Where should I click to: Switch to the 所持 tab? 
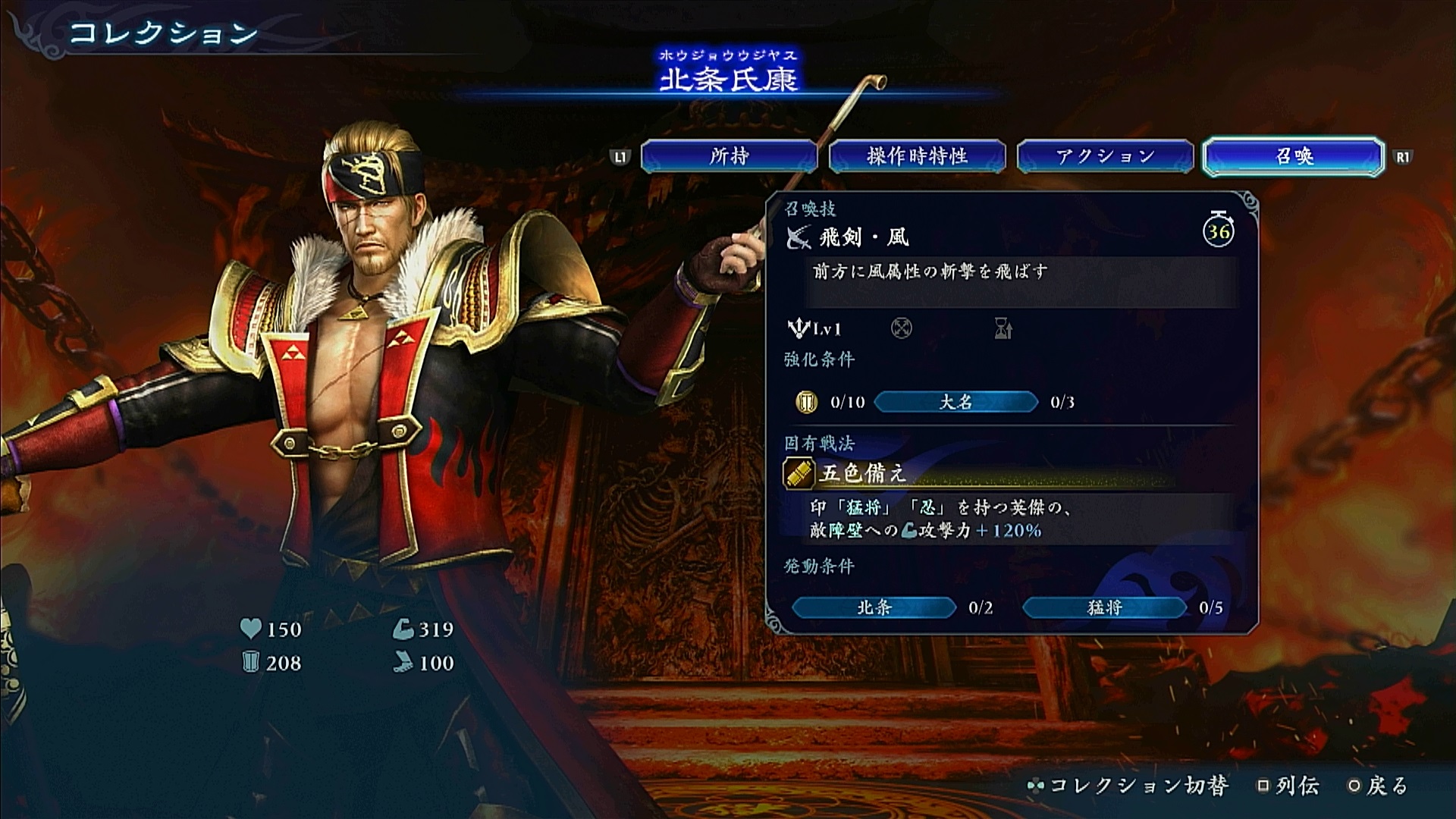coord(729,156)
